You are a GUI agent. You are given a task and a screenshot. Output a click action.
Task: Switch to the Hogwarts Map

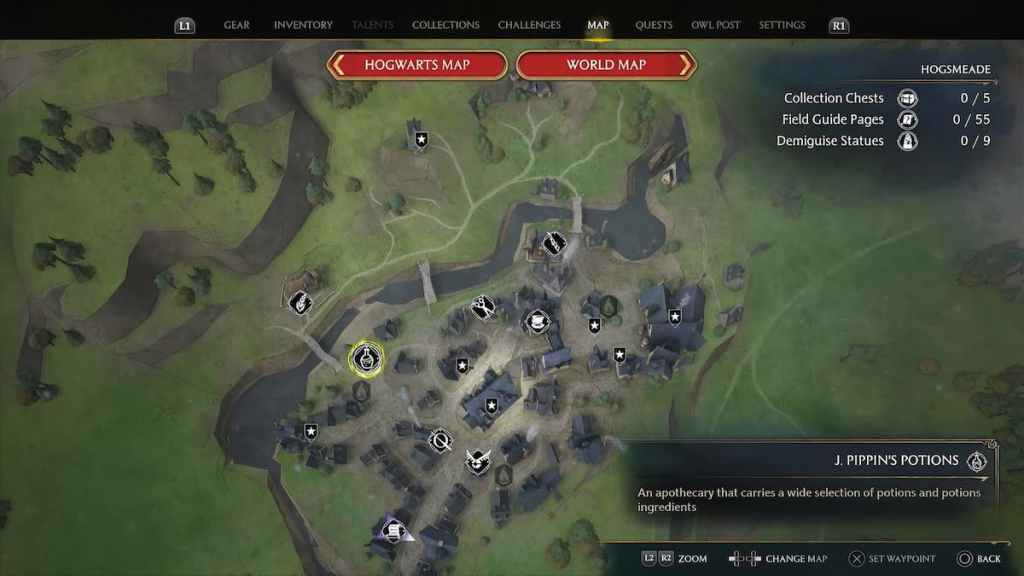point(418,65)
